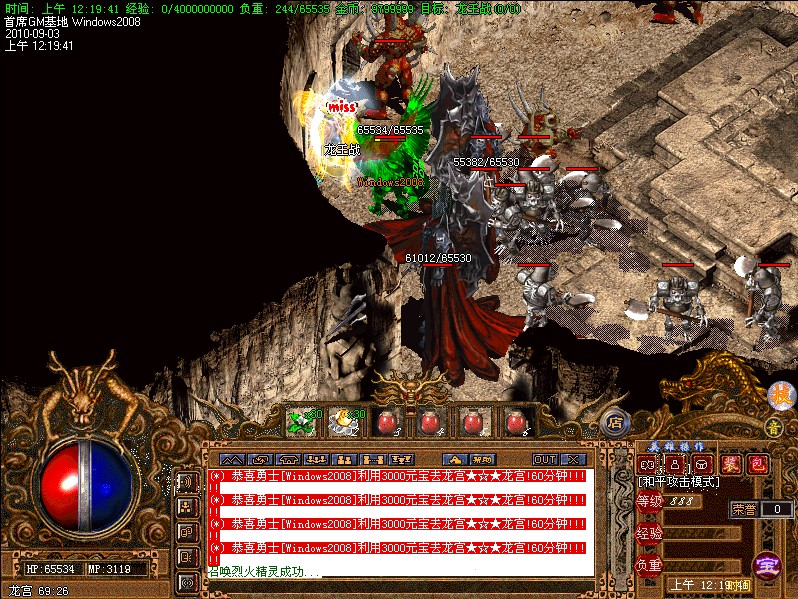
Task: Toggle the sound-wave chat channel button
Action: [186, 482]
